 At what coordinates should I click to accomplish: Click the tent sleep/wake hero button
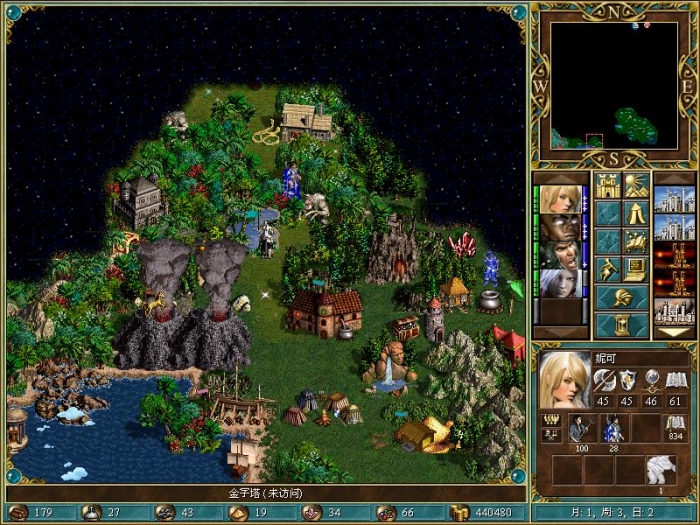click(636, 212)
